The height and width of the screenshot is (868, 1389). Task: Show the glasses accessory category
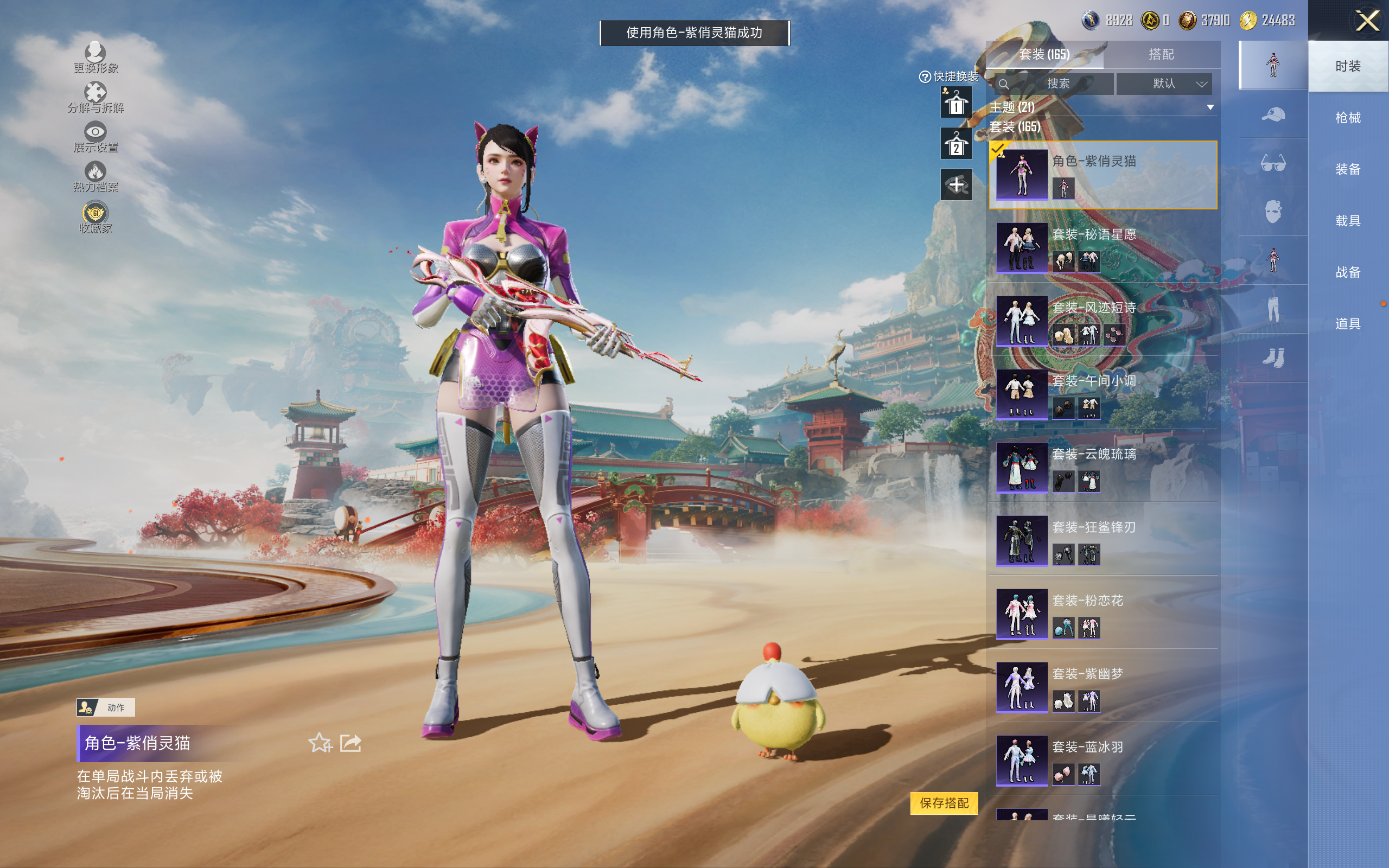coord(1272,164)
